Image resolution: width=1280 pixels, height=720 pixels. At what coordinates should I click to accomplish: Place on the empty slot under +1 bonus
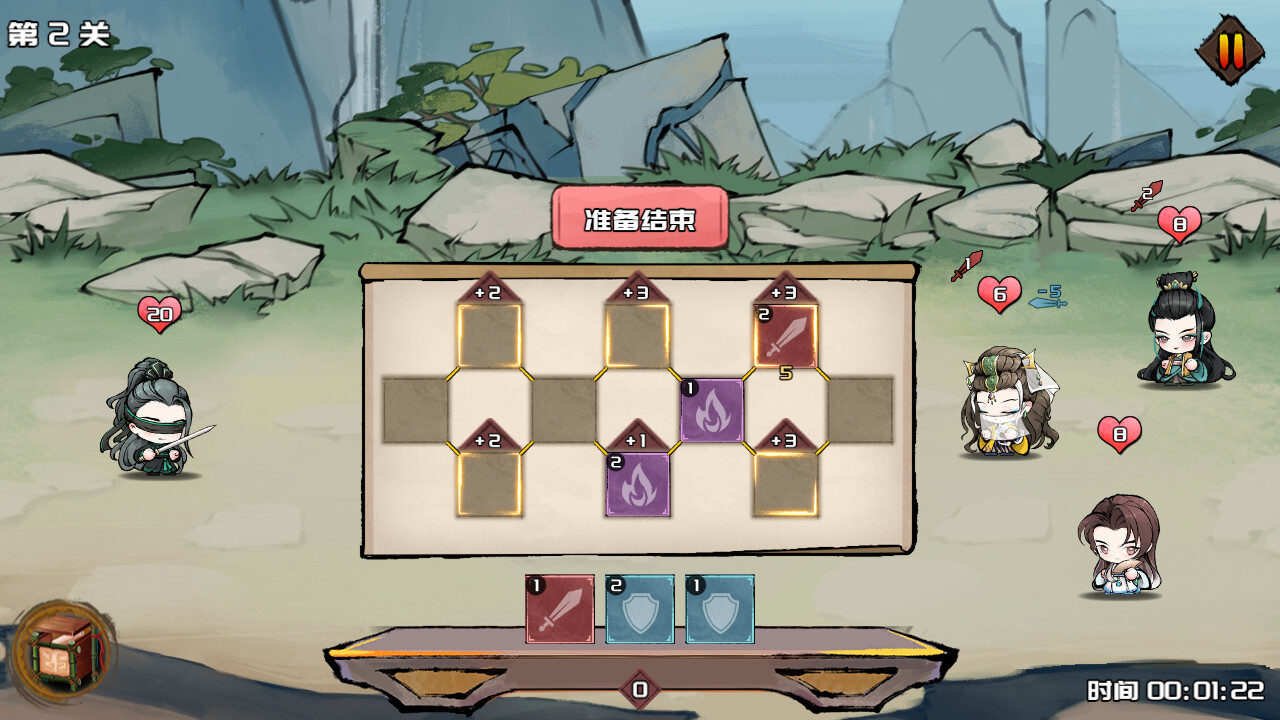[x=638, y=484]
